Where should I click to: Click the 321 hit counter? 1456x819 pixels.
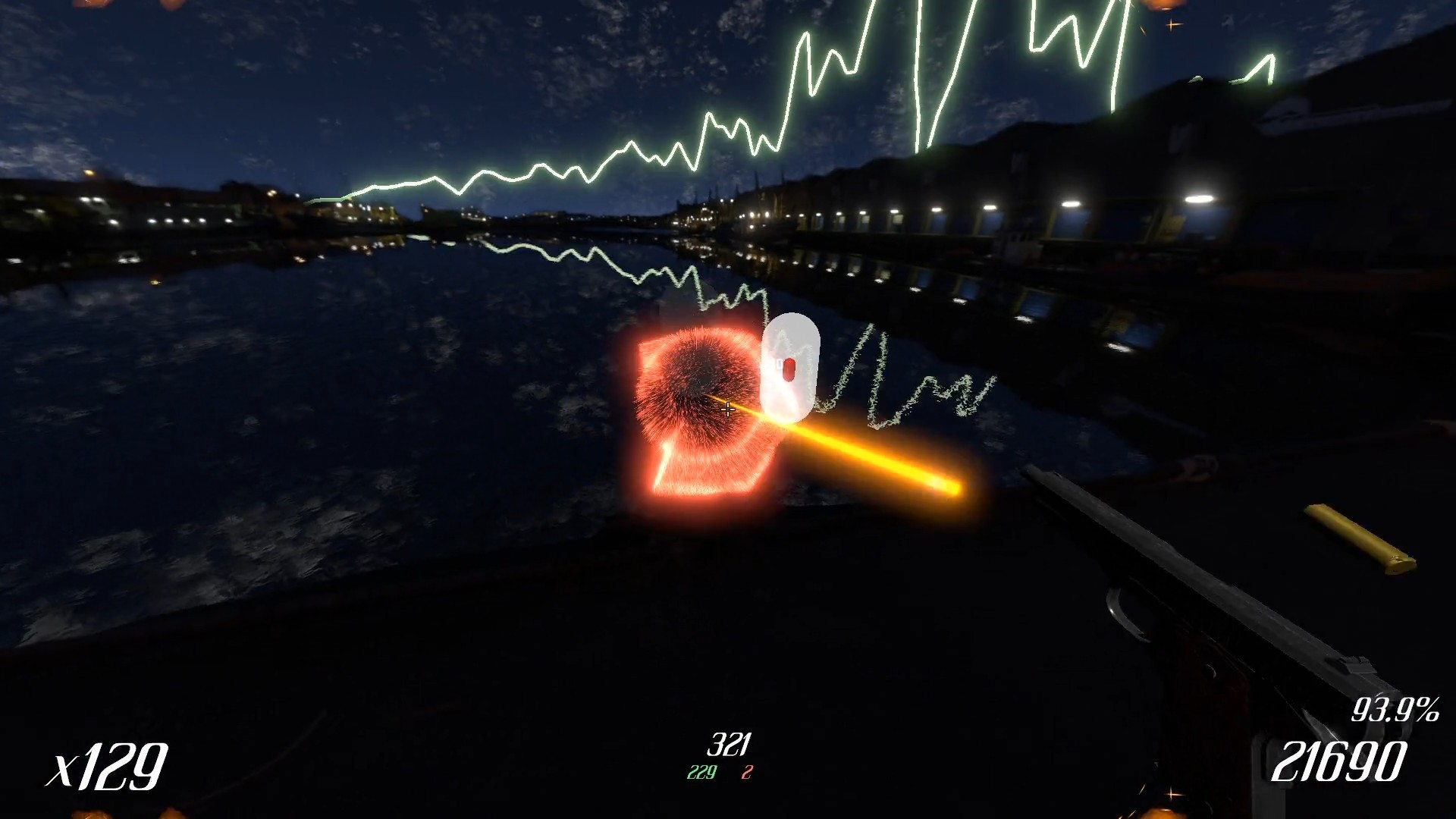click(x=730, y=743)
